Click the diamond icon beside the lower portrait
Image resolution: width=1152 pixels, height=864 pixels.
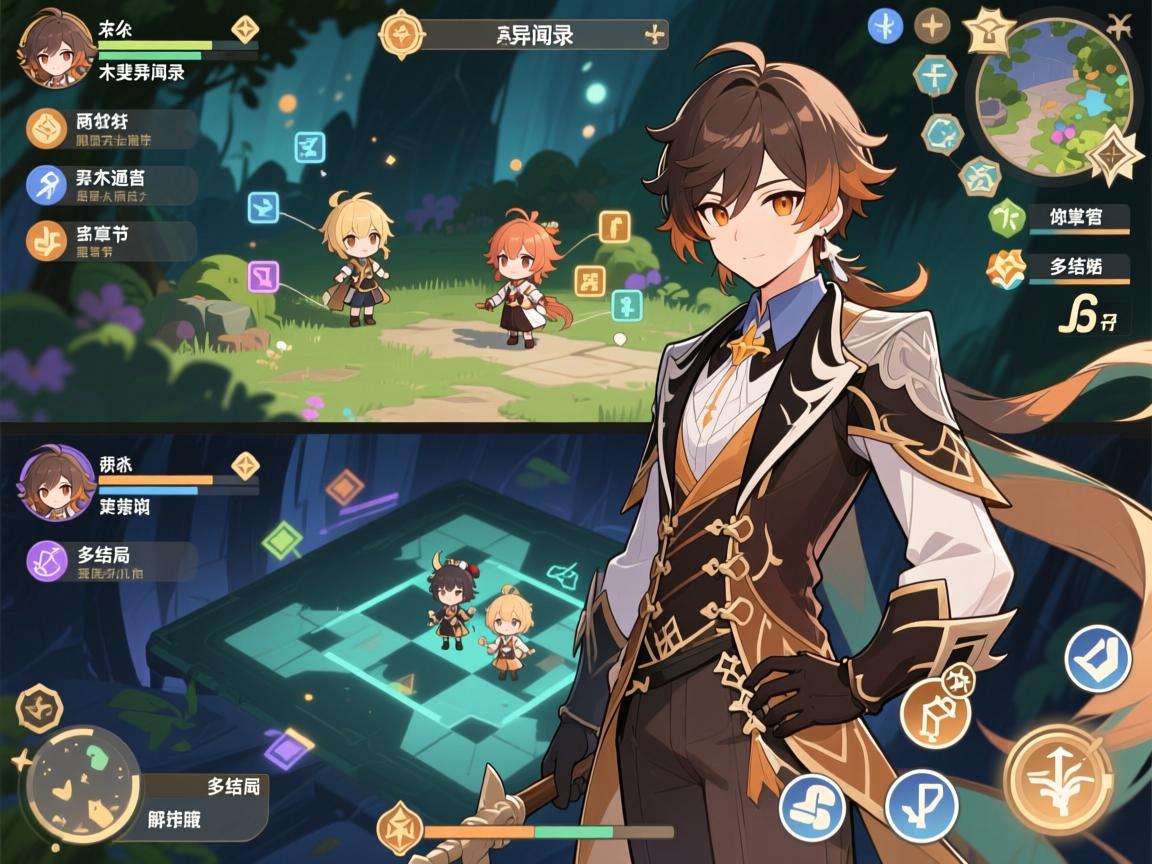pyautogui.click(x=245, y=465)
